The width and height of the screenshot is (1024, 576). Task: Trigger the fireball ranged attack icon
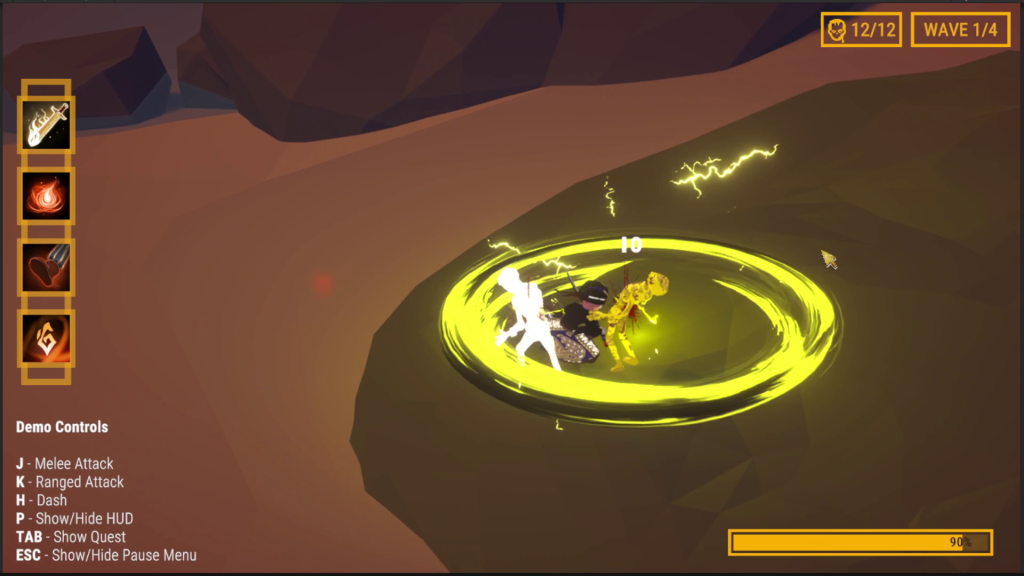(x=47, y=196)
